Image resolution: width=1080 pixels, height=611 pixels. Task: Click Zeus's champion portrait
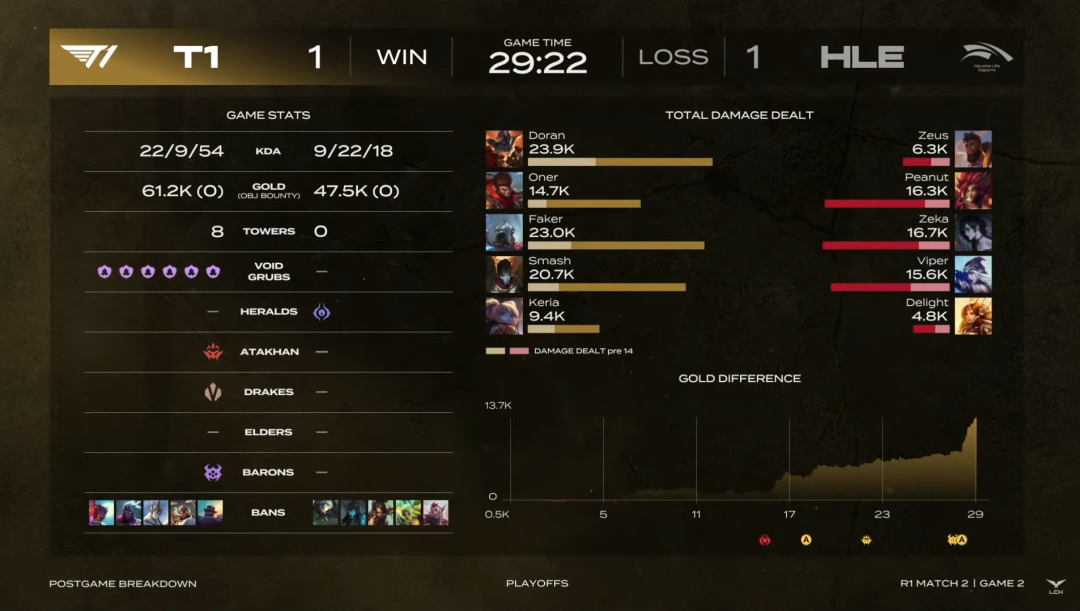click(973, 148)
